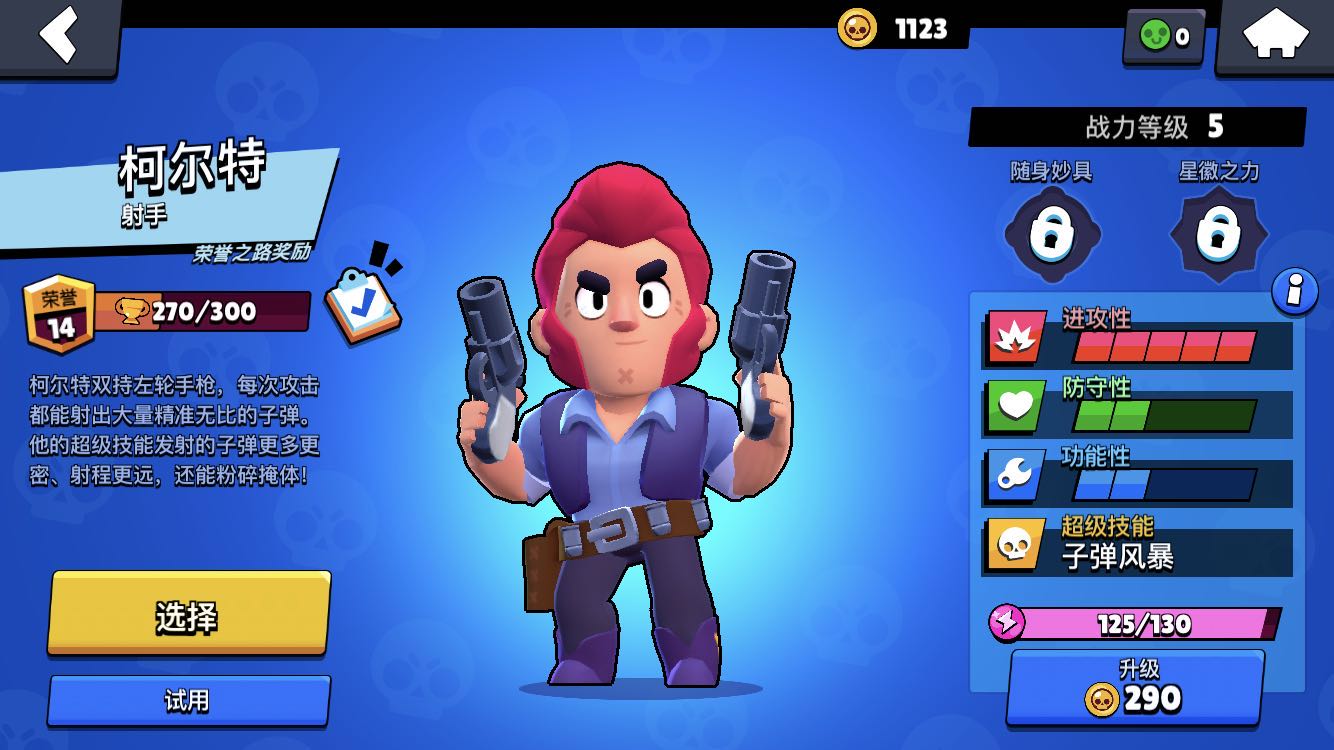1334x750 pixels.
Task: Upgrade Colt with the 升级 290 coins button
Action: 1134,688
